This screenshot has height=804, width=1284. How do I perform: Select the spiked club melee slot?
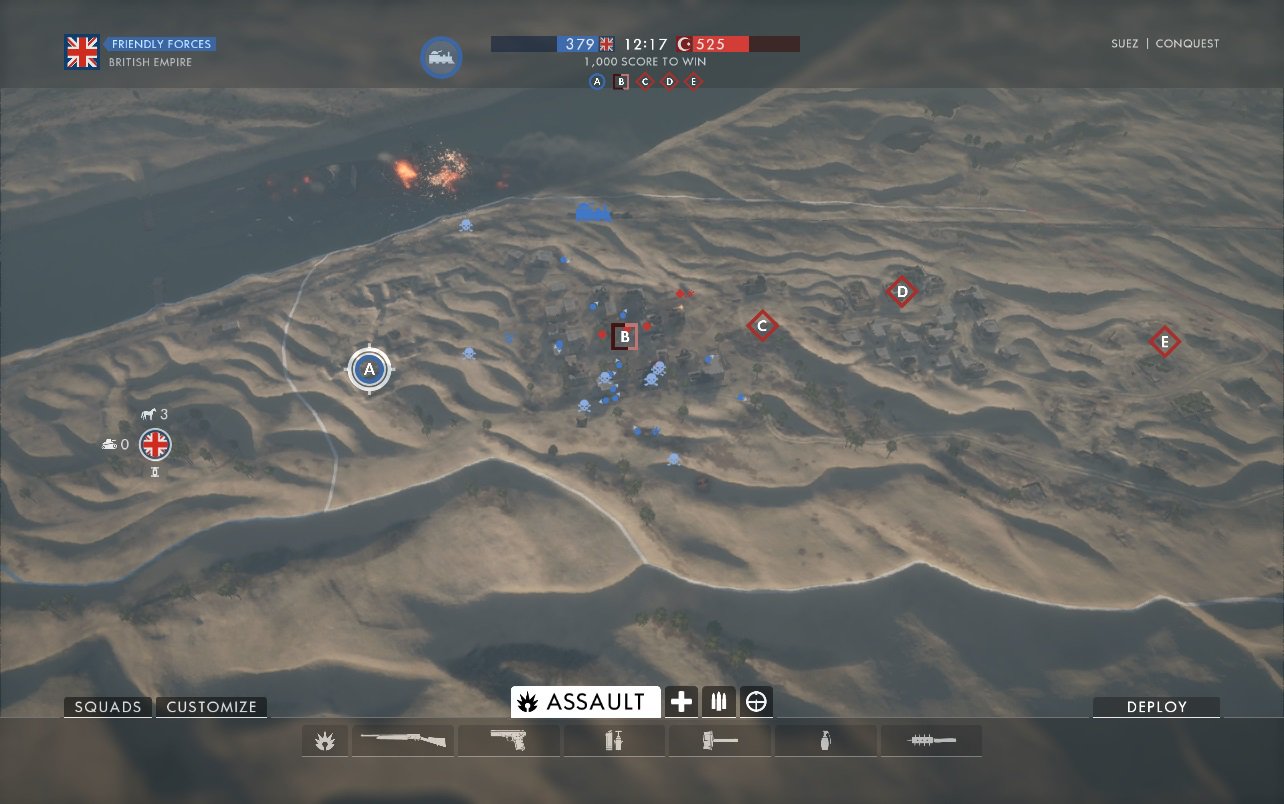coord(931,741)
